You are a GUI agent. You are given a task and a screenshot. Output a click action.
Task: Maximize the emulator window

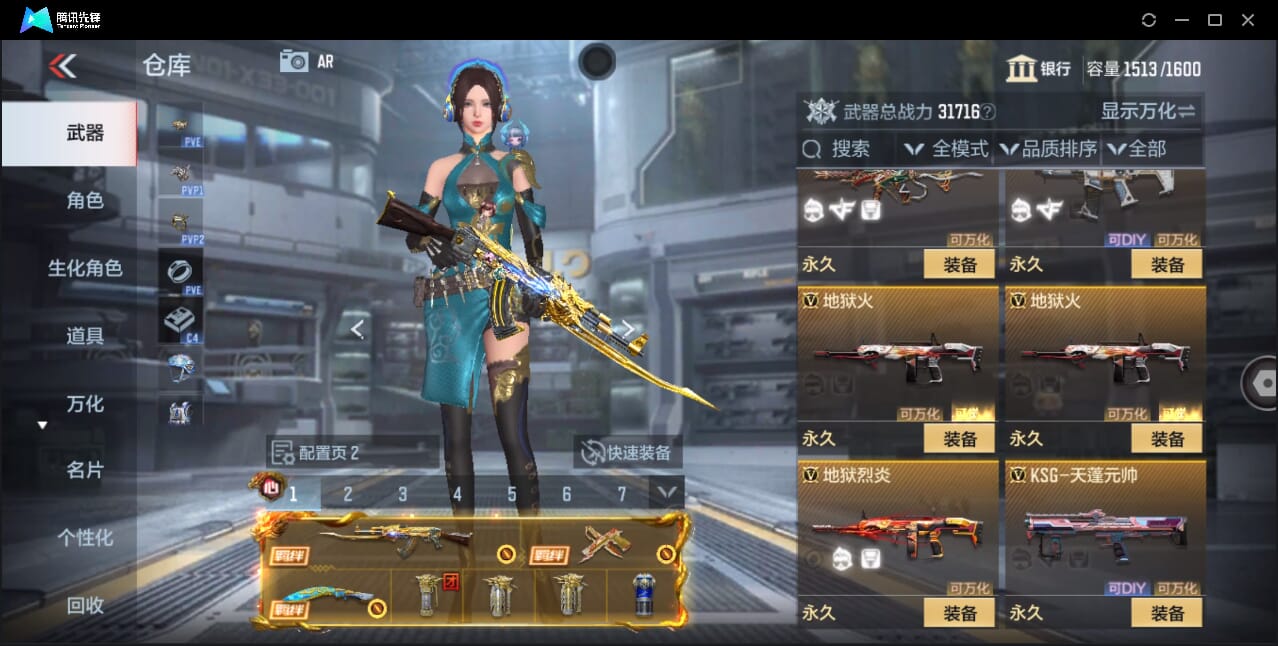pyautogui.click(x=1215, y=20)
